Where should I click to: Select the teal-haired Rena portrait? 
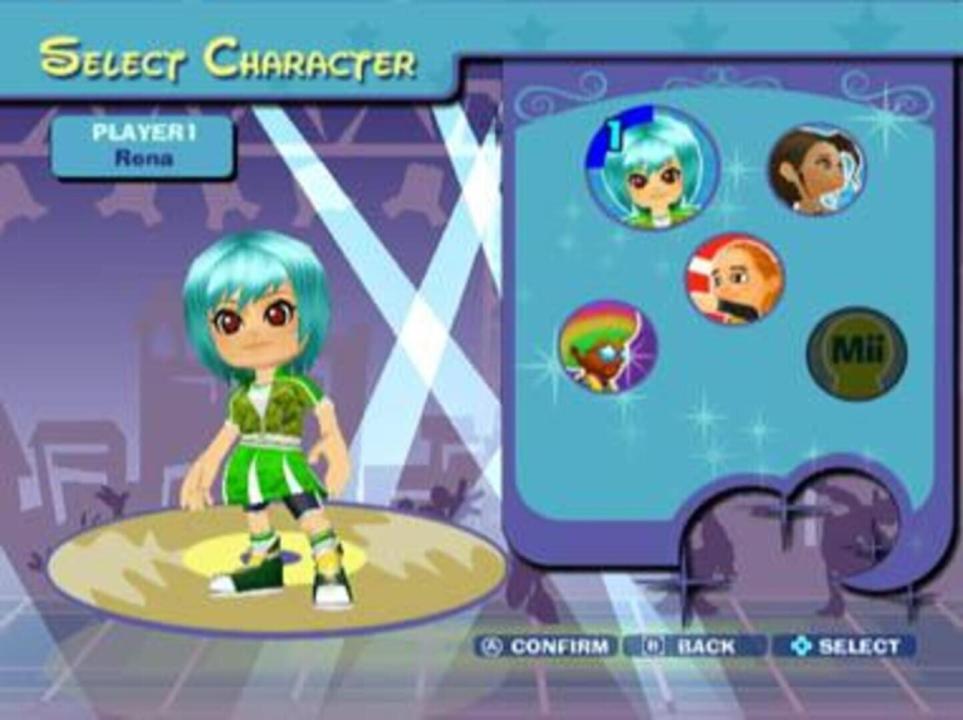tap(651, 168)
